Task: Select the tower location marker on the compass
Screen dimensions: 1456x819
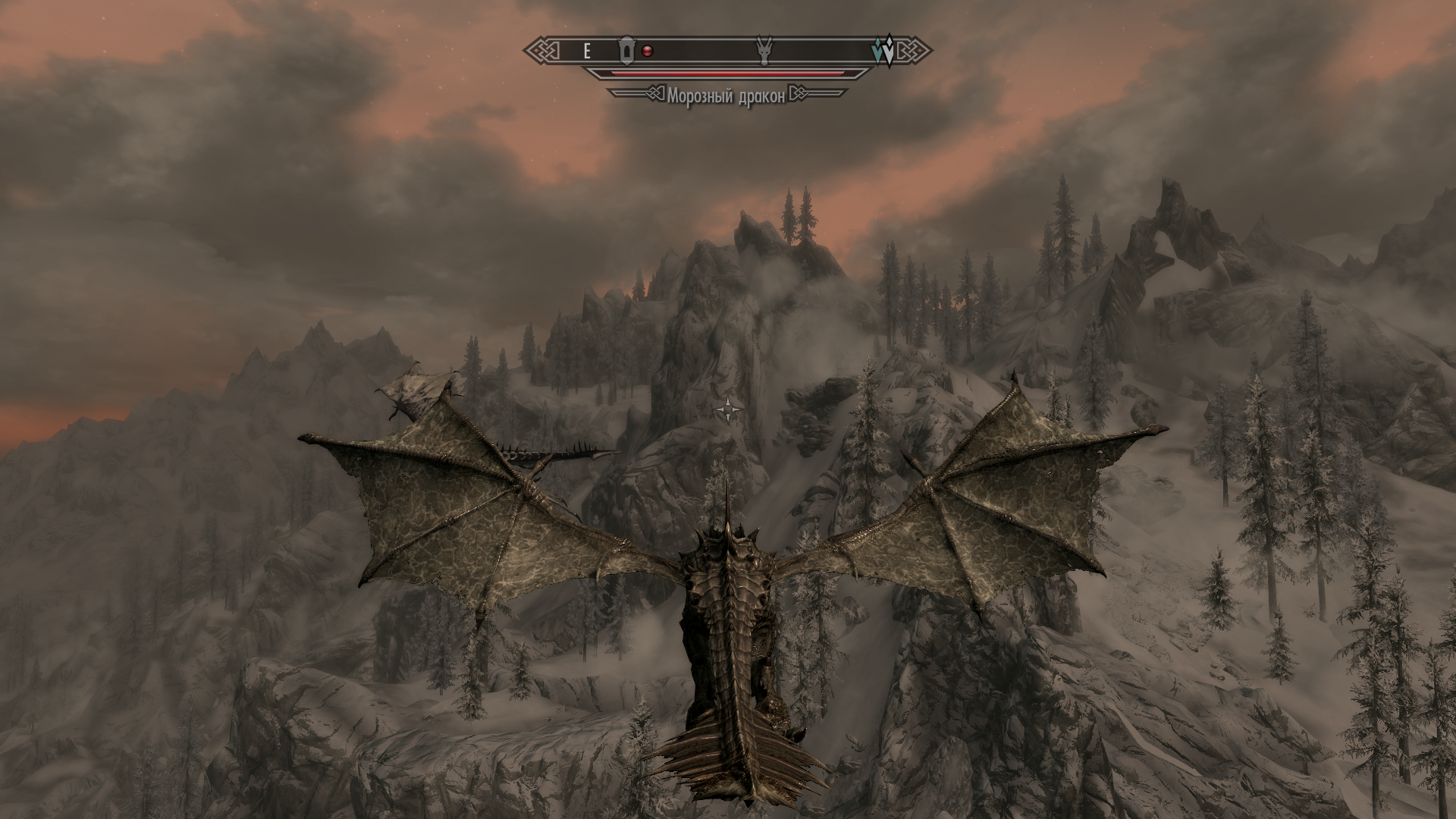Action: (626, 50)
